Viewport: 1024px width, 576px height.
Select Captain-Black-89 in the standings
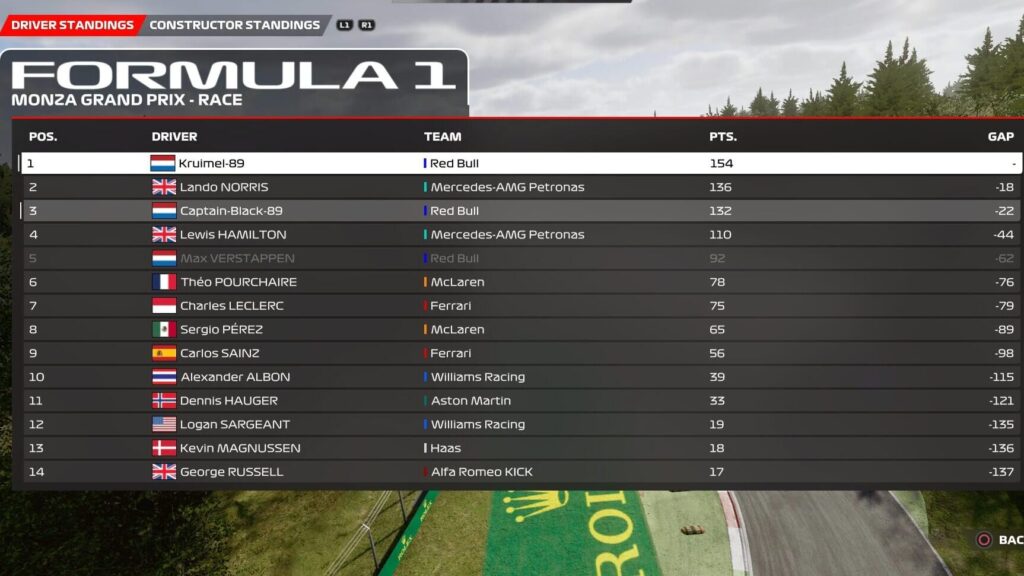(520, 211)
